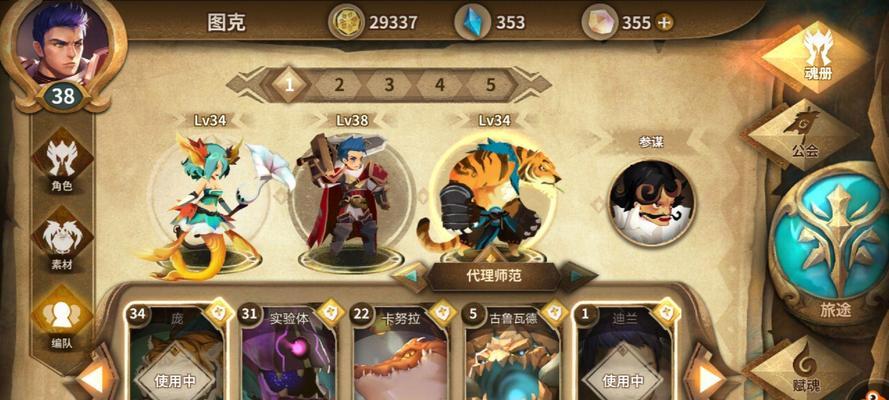Switch to team slot 4
This screenshot has height=400, width=889.
(440, 84)
